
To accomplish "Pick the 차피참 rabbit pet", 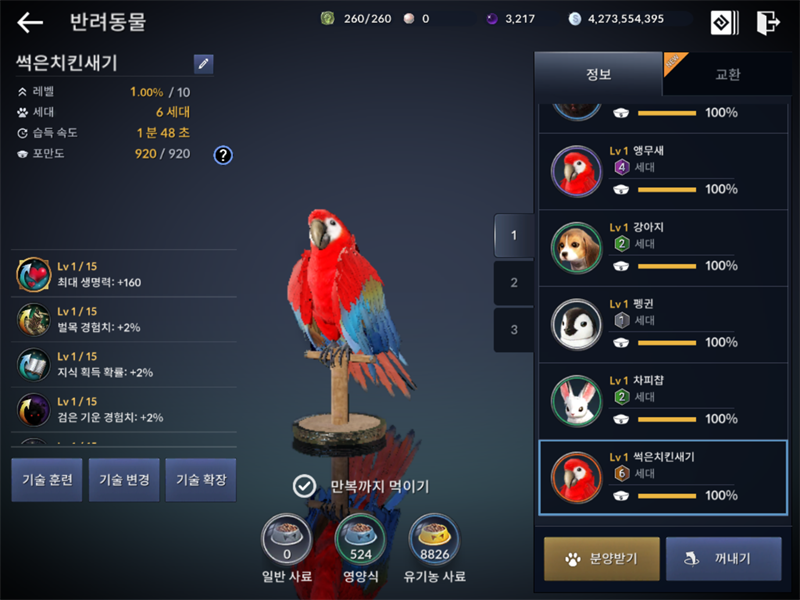I will 662,401.
